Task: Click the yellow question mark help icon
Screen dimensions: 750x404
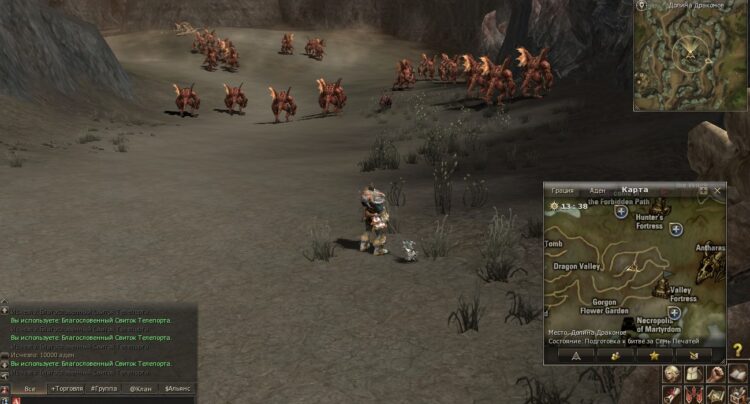Action: pos(738,350)
